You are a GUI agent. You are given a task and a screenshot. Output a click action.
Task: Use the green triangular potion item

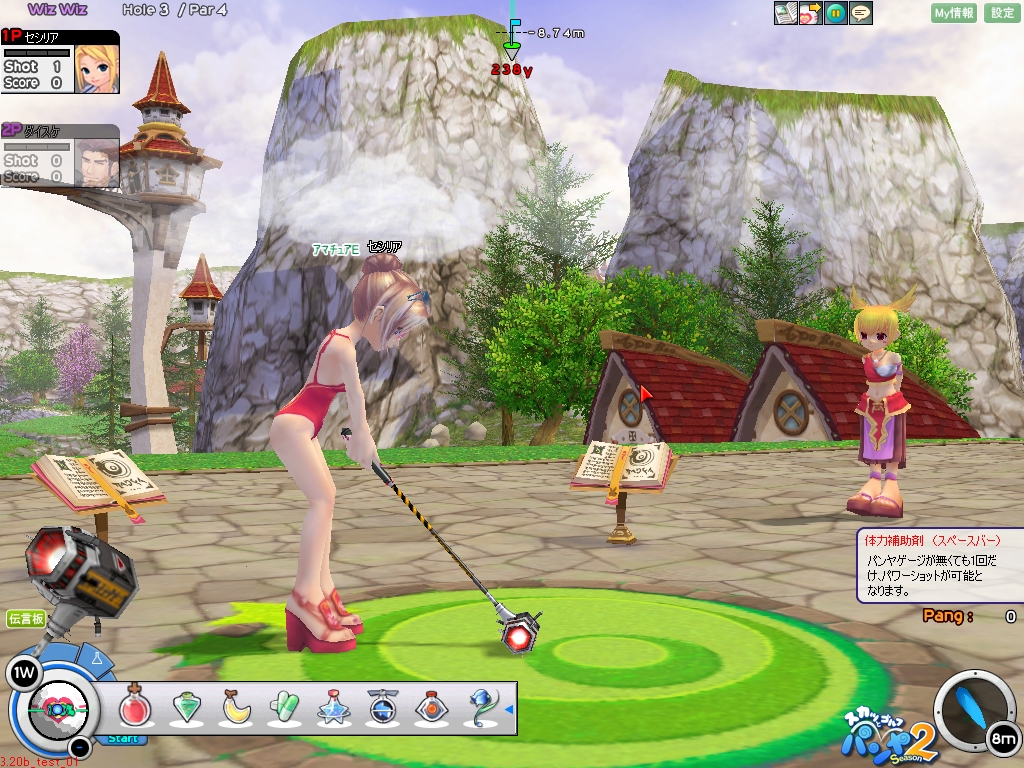point(186,708)
